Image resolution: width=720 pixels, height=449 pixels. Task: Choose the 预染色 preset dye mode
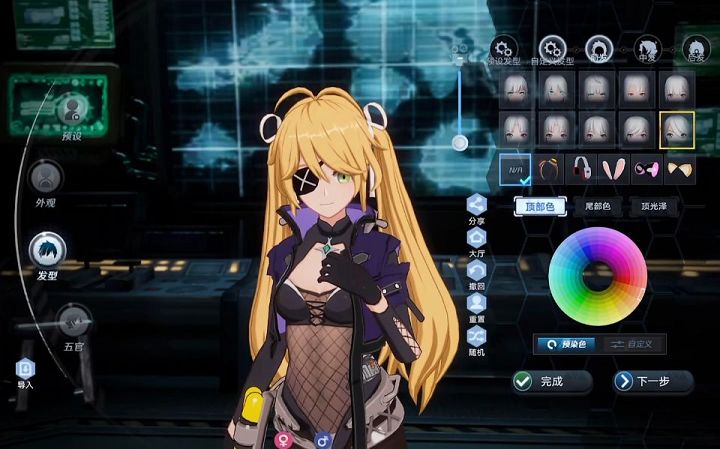pos(566,344)
